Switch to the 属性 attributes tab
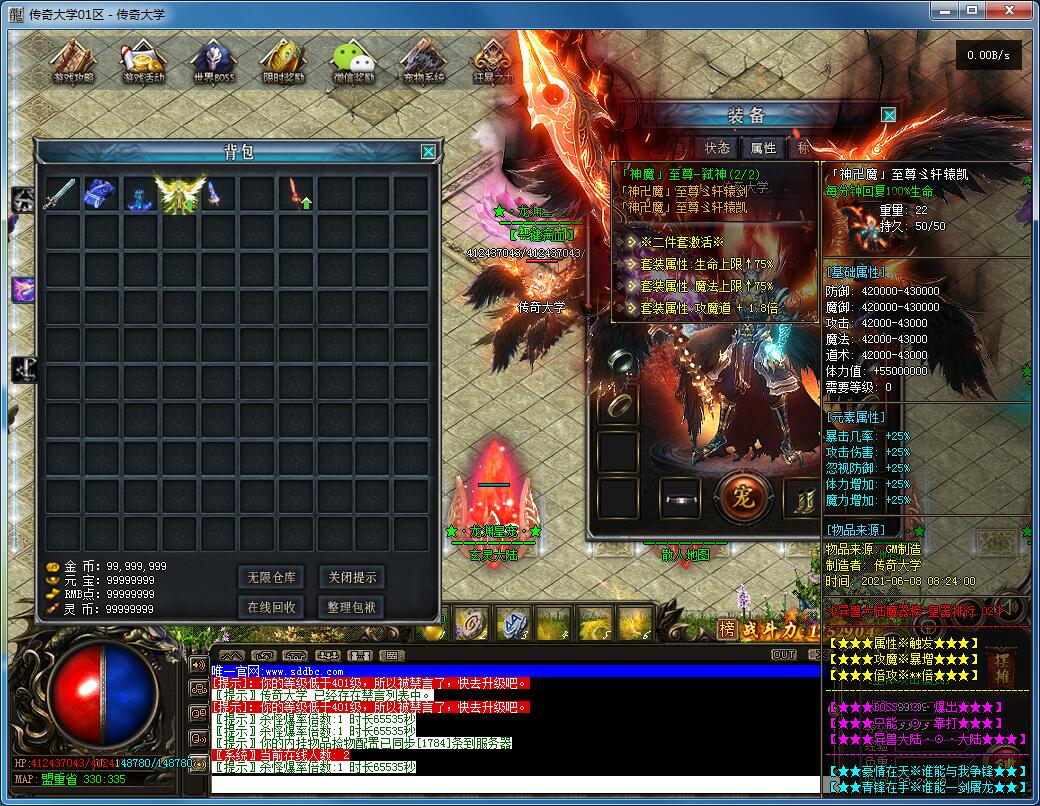This screenshot has height=806, width=1040. pos(763,148)
